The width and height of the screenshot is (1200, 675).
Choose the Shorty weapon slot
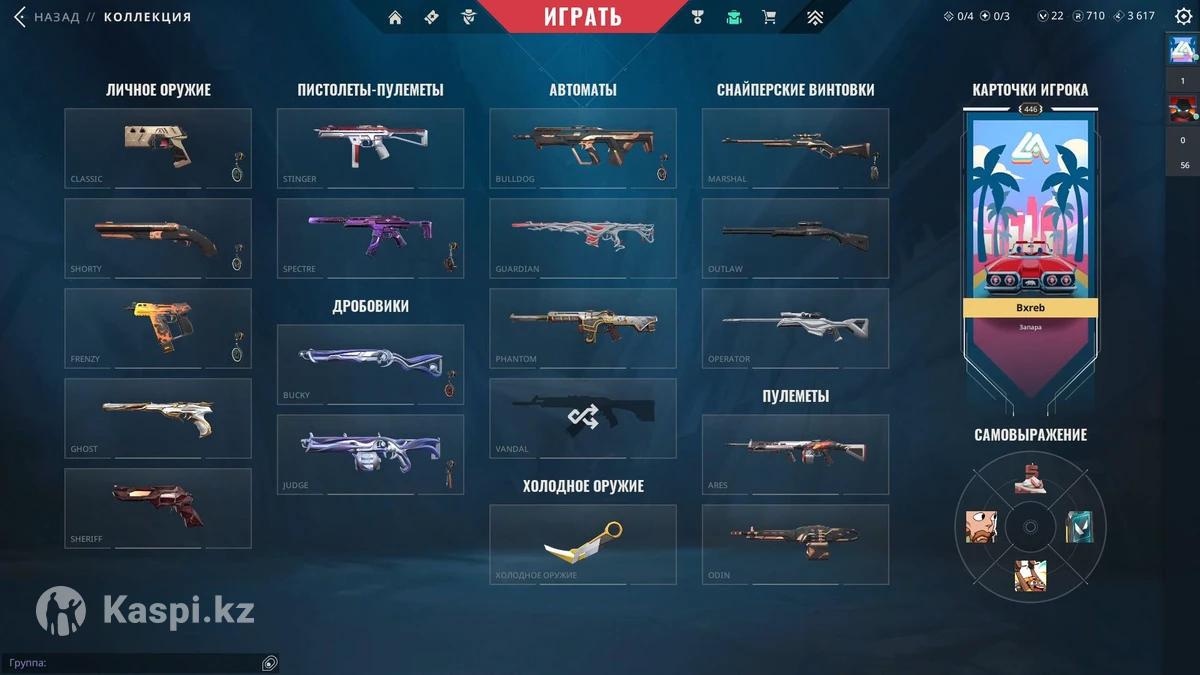coord(158,237)
